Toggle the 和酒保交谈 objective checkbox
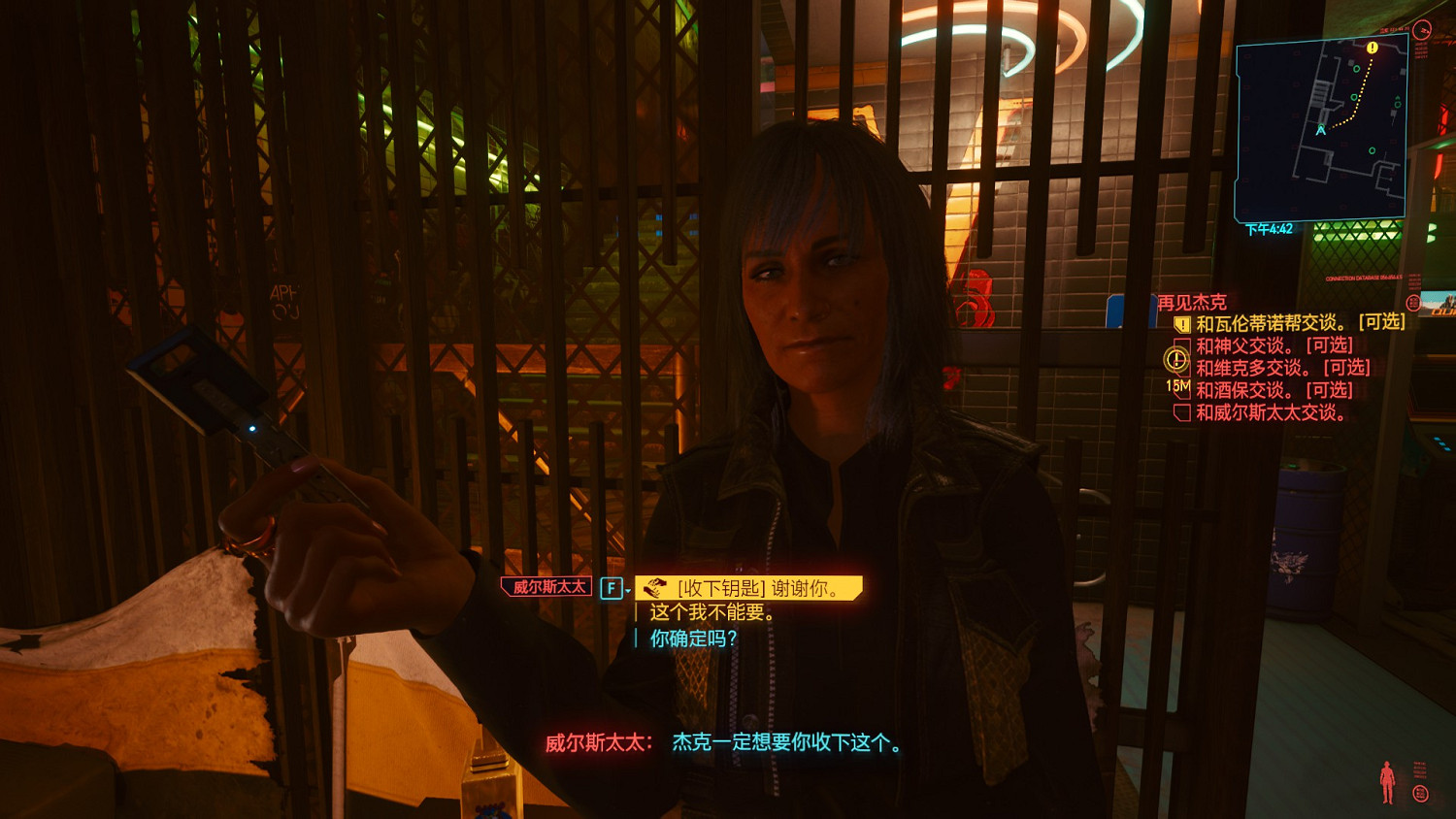Image resolution: width=1456 pixels, height=819 pixels. coord(1183,390)
